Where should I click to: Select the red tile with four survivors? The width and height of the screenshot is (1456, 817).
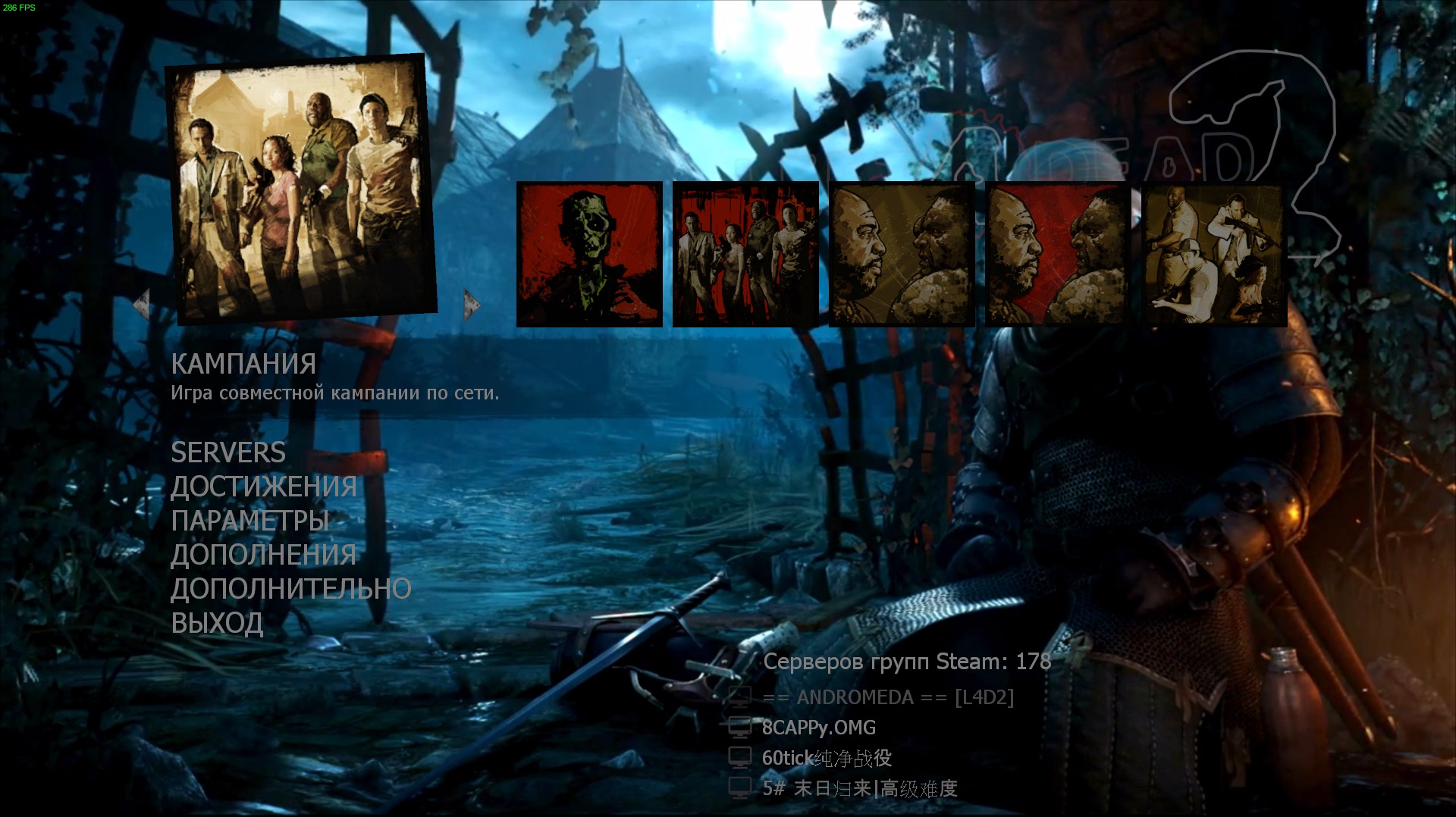(x=745, y=255)
